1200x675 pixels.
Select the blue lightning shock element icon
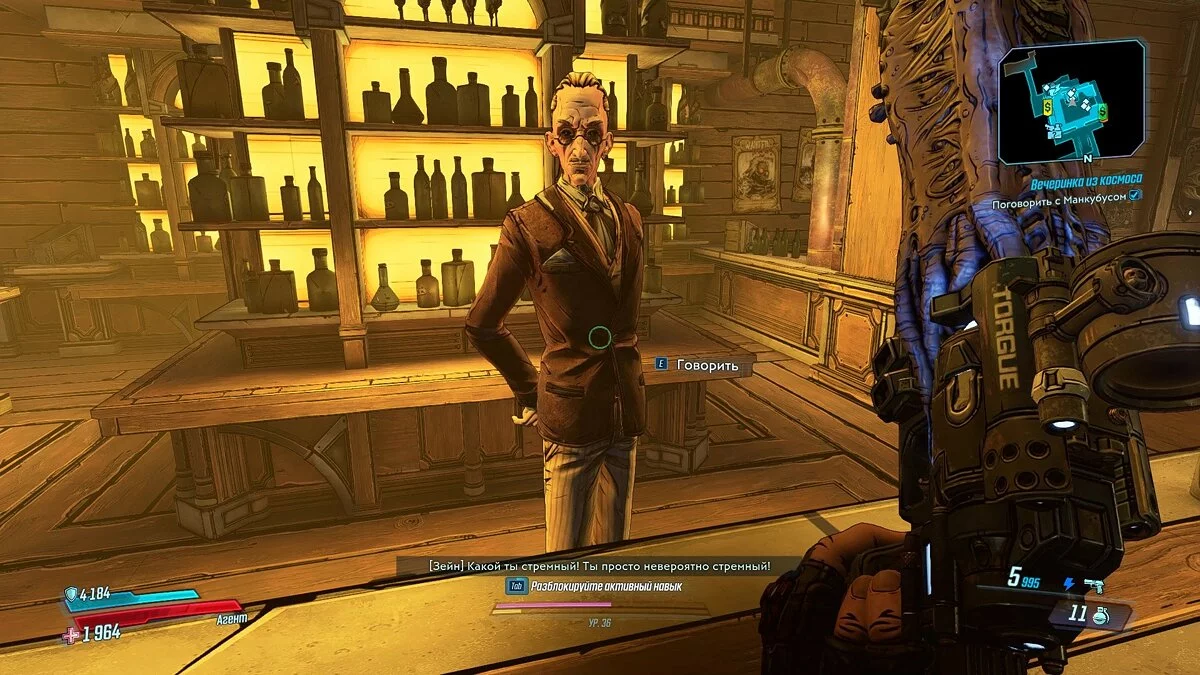coord(1068,584)
